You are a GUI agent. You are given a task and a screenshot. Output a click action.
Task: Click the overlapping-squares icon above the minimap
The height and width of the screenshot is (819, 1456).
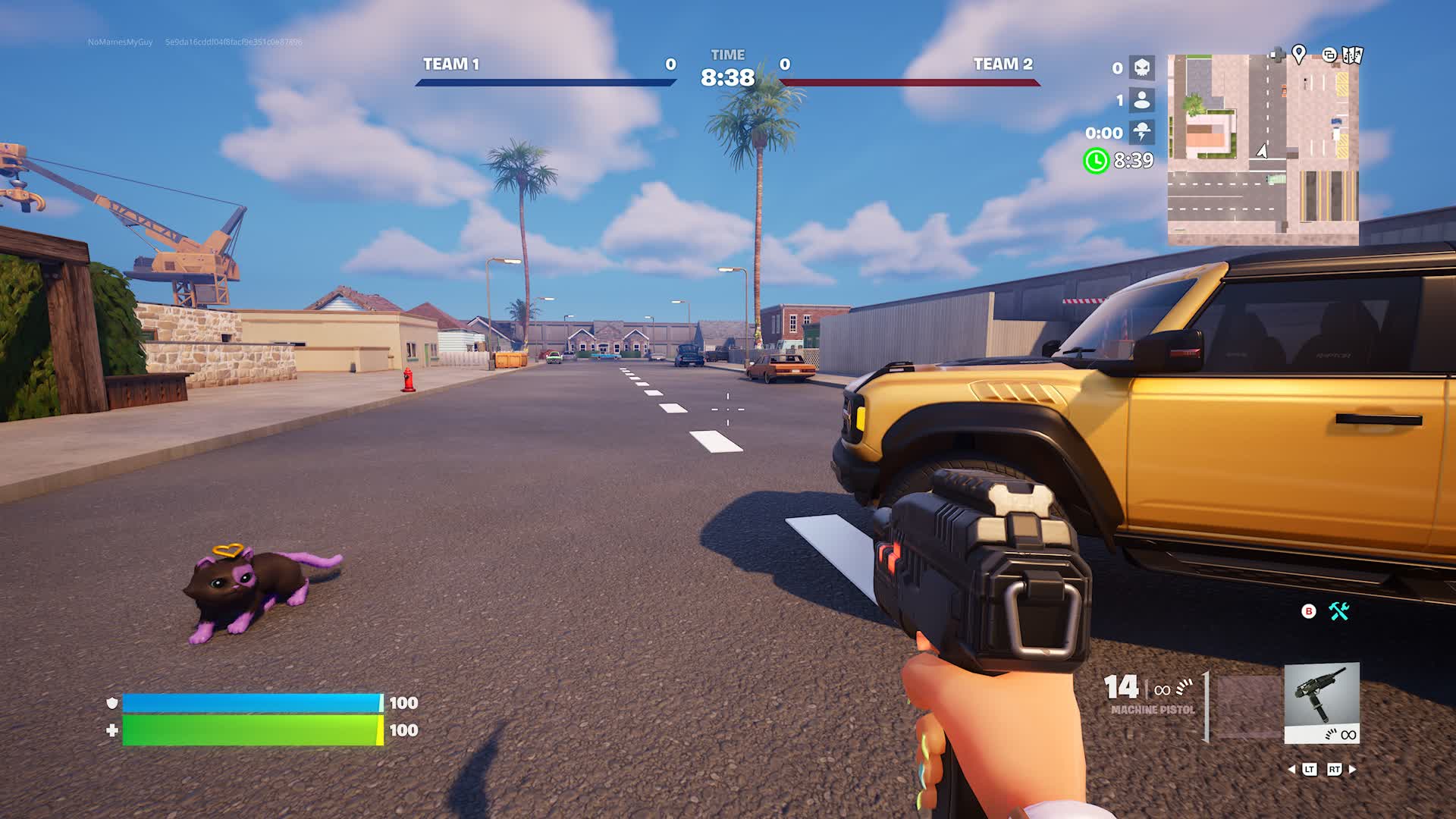(1329, 55)
